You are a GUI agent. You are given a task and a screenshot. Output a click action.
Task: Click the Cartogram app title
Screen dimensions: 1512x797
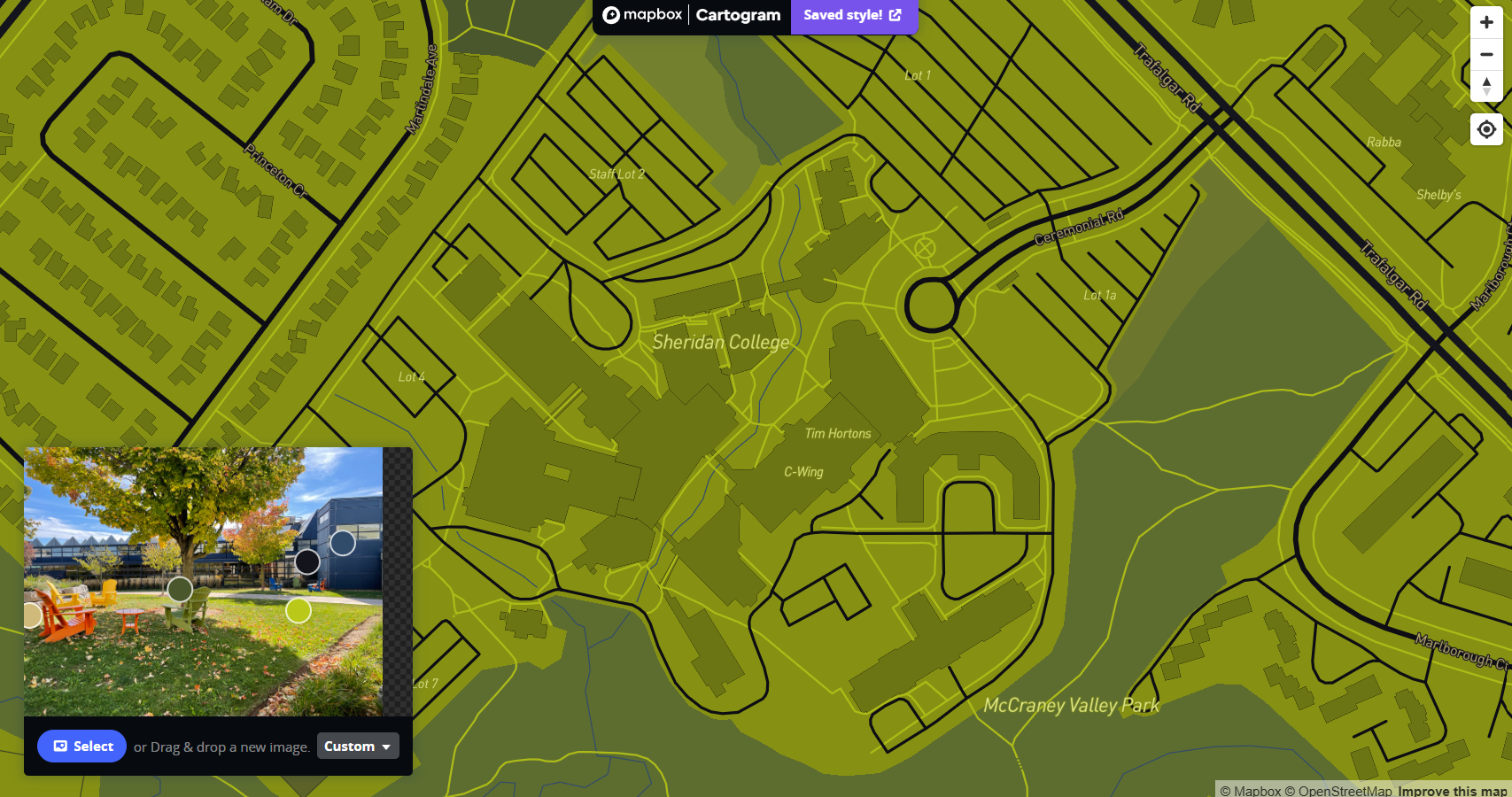coord(738,15)
